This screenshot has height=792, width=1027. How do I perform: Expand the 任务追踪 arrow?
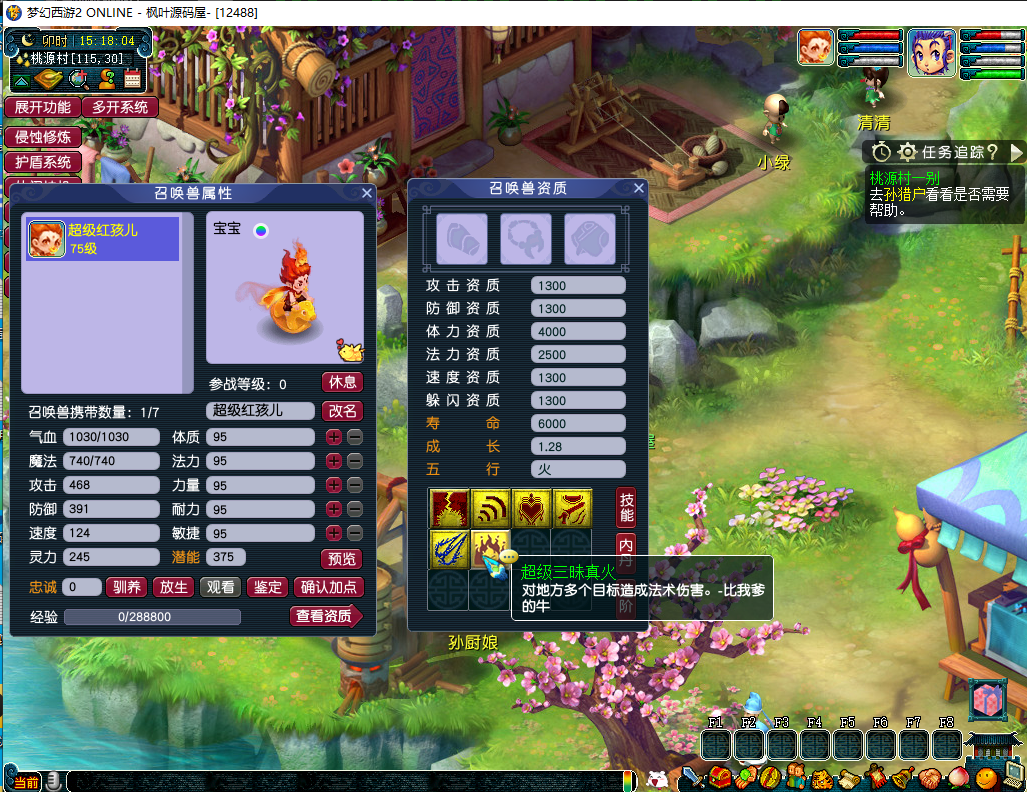(x=1017, y=152)
